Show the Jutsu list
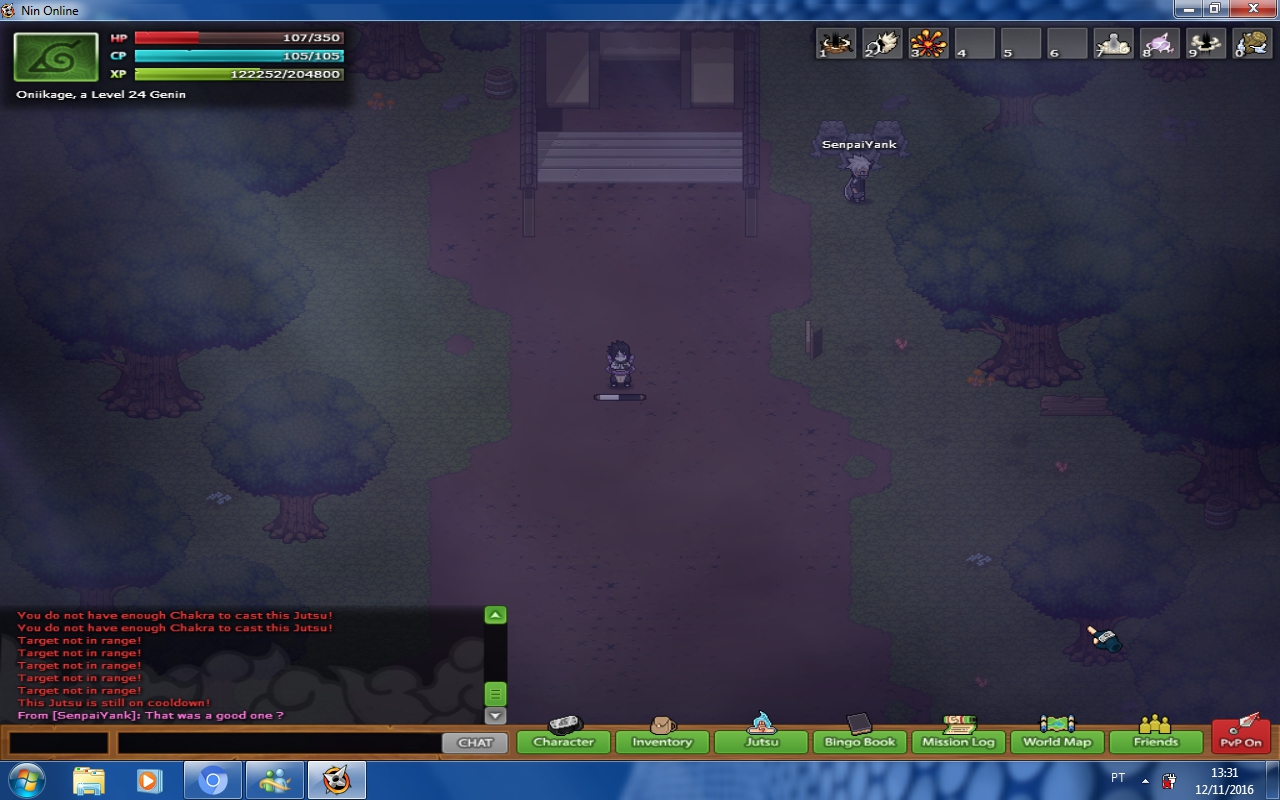1280x800 pixels. (760, 742)
